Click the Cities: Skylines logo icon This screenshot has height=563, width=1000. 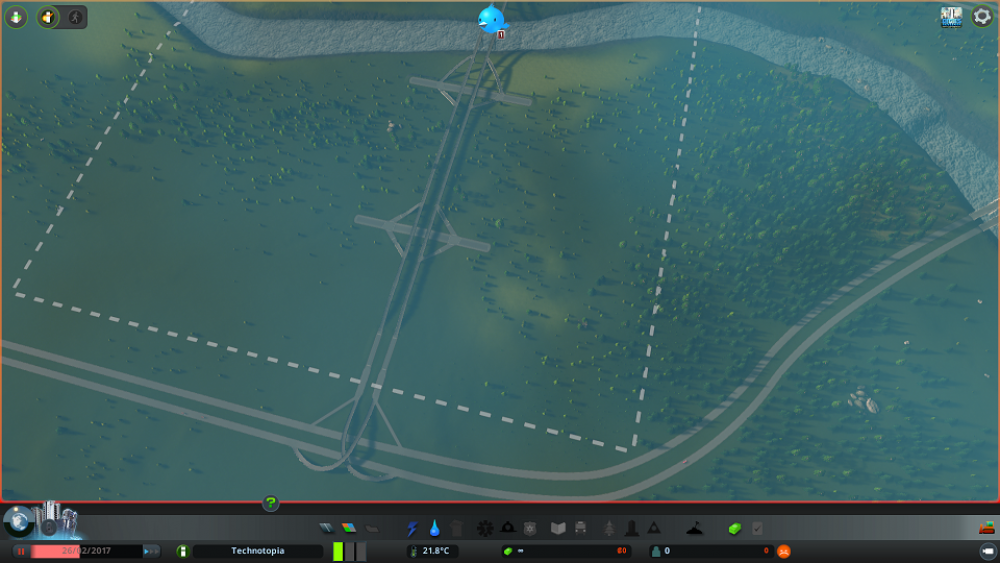951,17
